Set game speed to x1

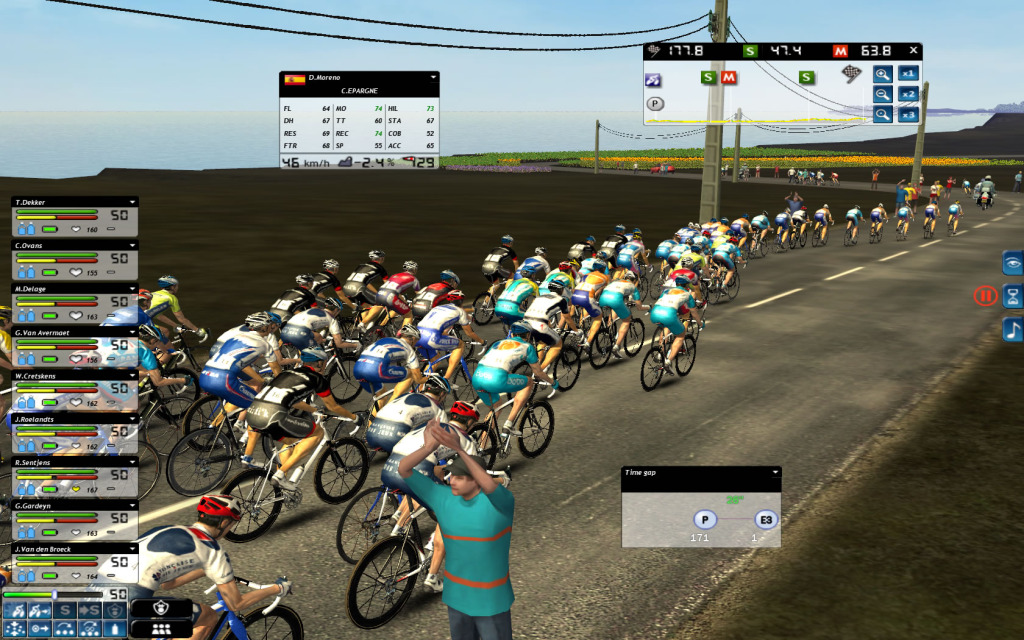[x=907, y=73]
